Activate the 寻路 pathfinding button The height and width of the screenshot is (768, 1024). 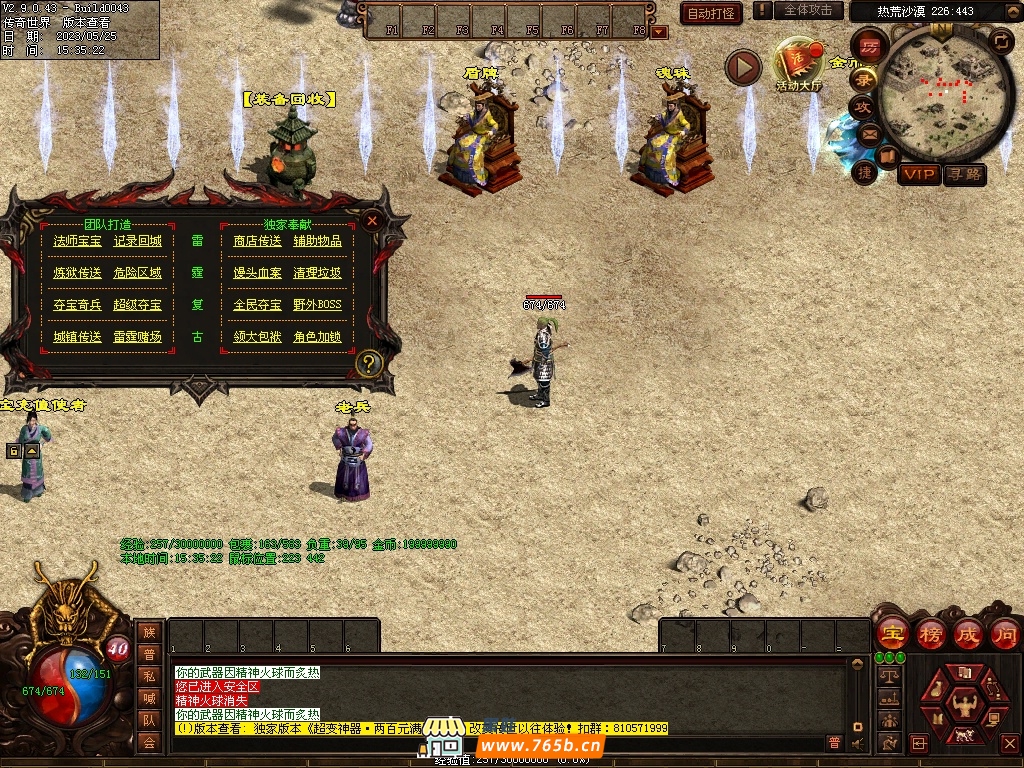tap(964, 174)
